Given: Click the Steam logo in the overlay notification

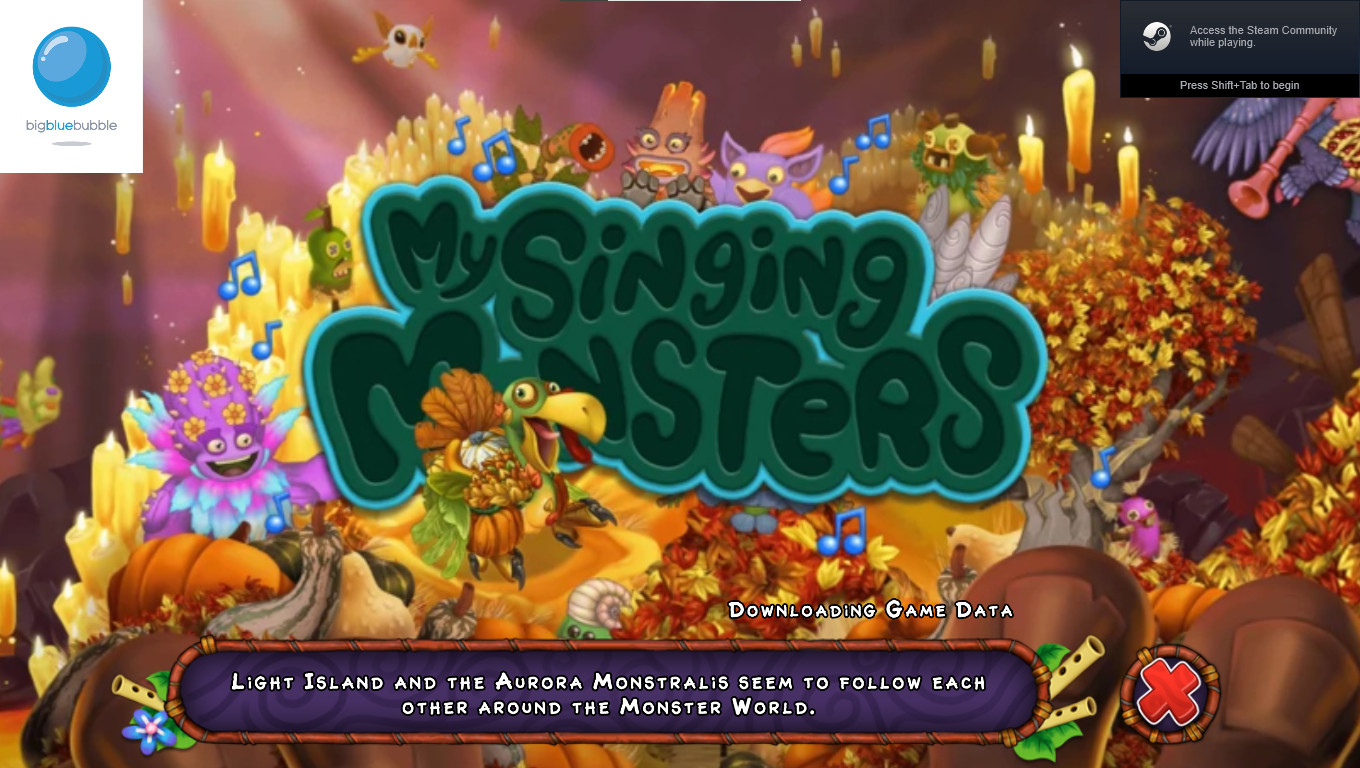Looking at the screenshot, I should (1159, 37).
